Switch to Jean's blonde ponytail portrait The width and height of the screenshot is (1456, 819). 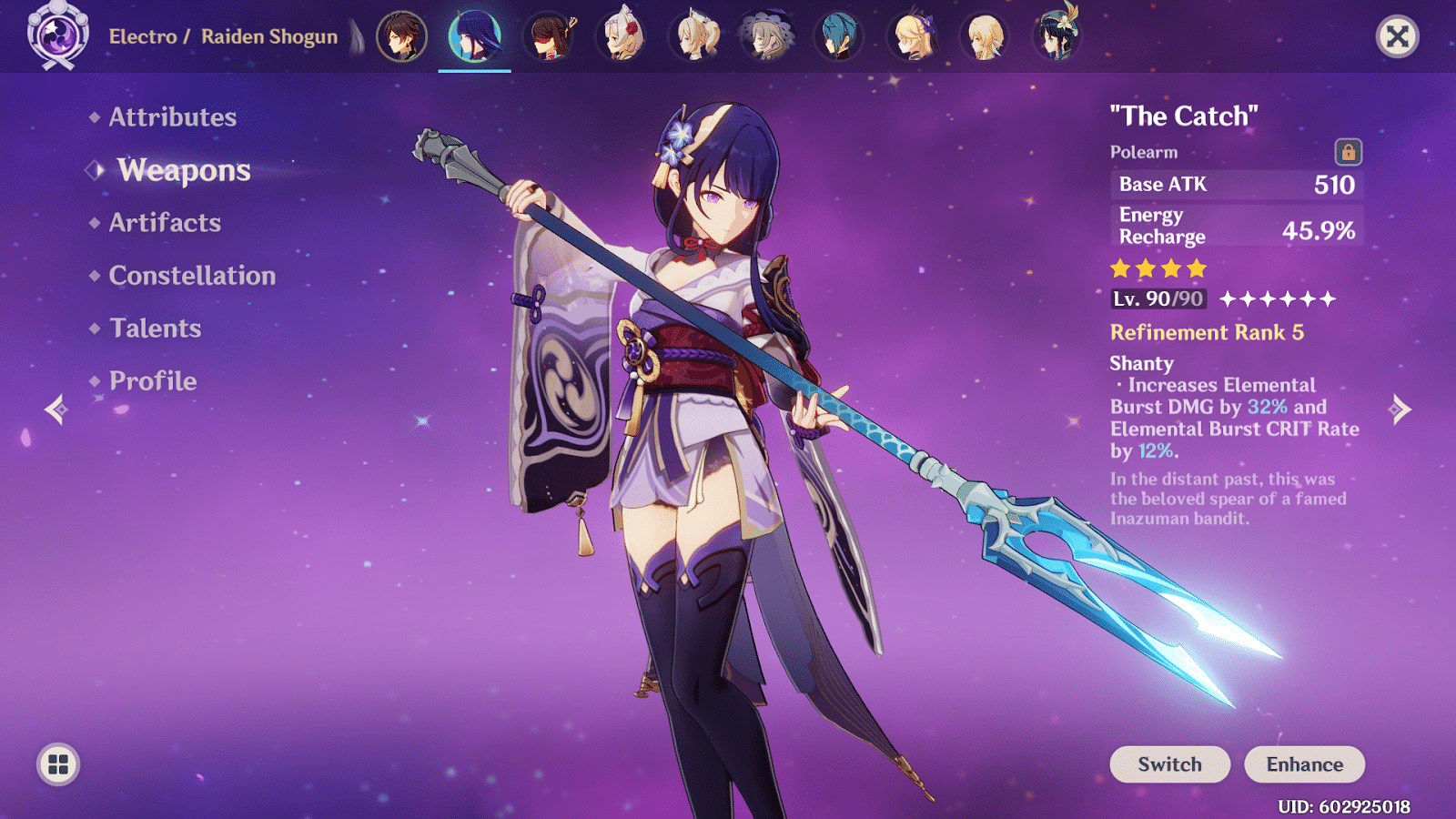coord(694,36)
